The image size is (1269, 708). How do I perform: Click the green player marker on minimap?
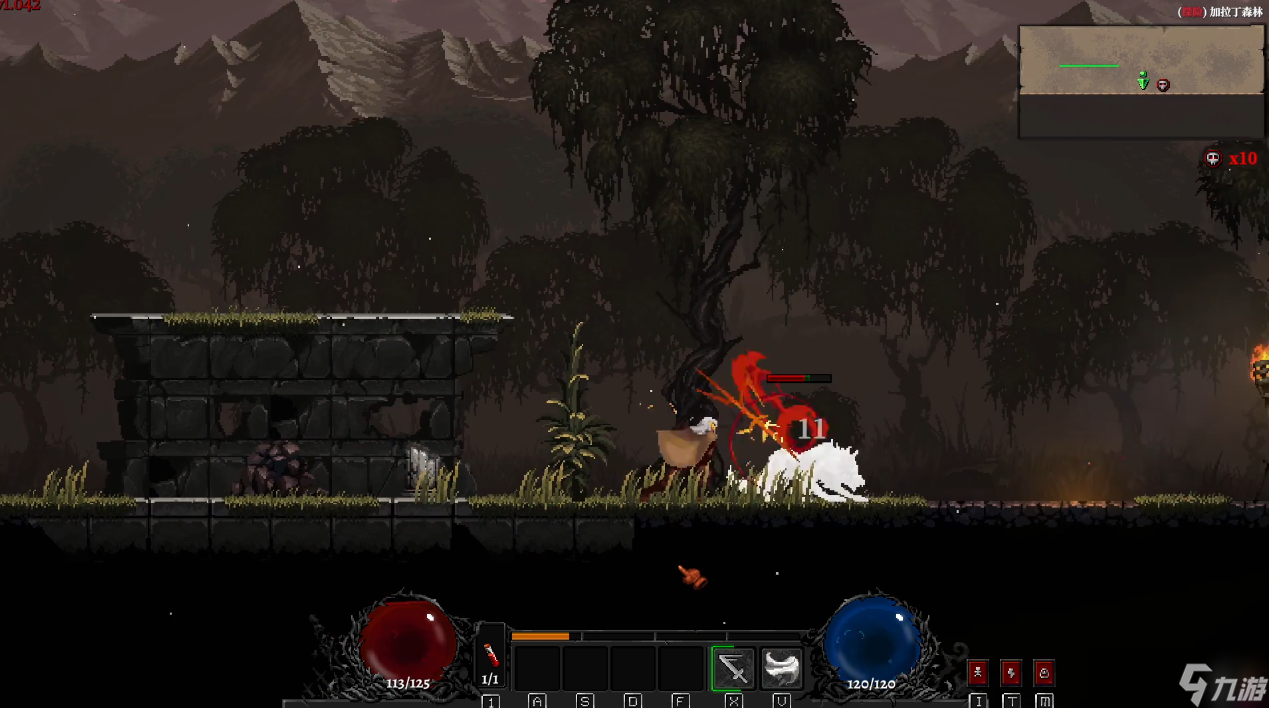pos(1143,81)
